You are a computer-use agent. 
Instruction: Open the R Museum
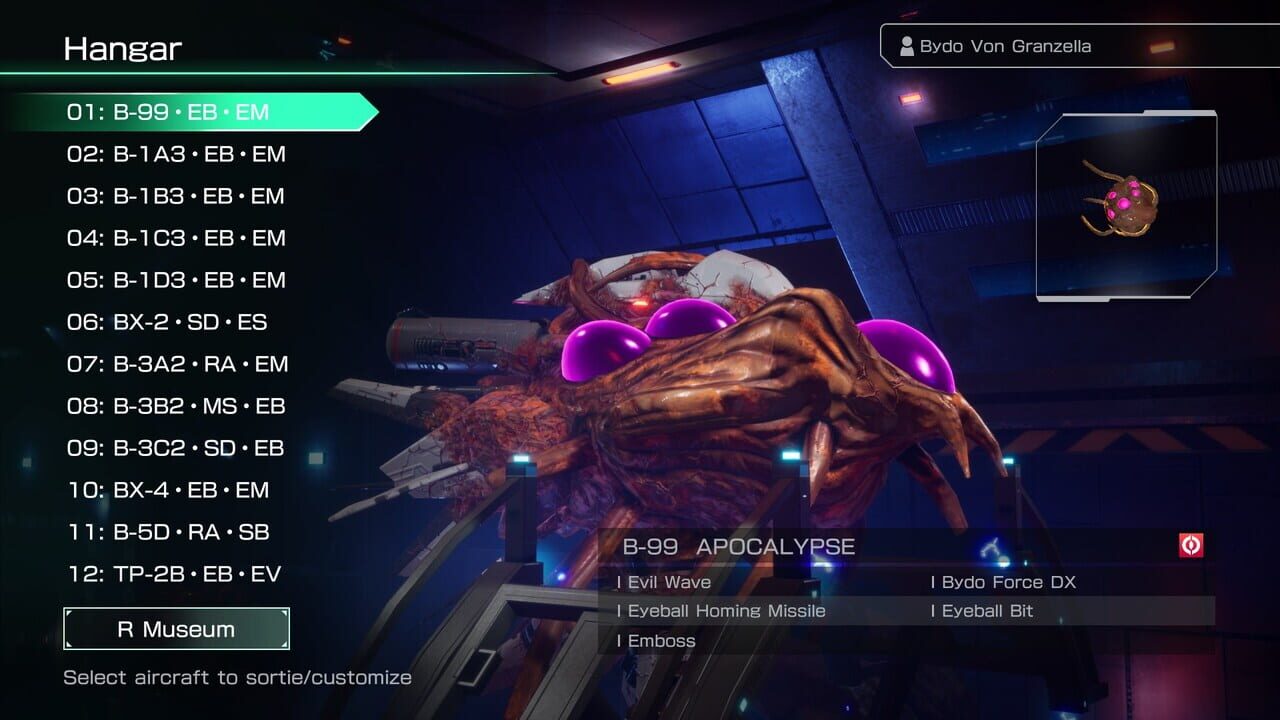[x=176, y=629]
